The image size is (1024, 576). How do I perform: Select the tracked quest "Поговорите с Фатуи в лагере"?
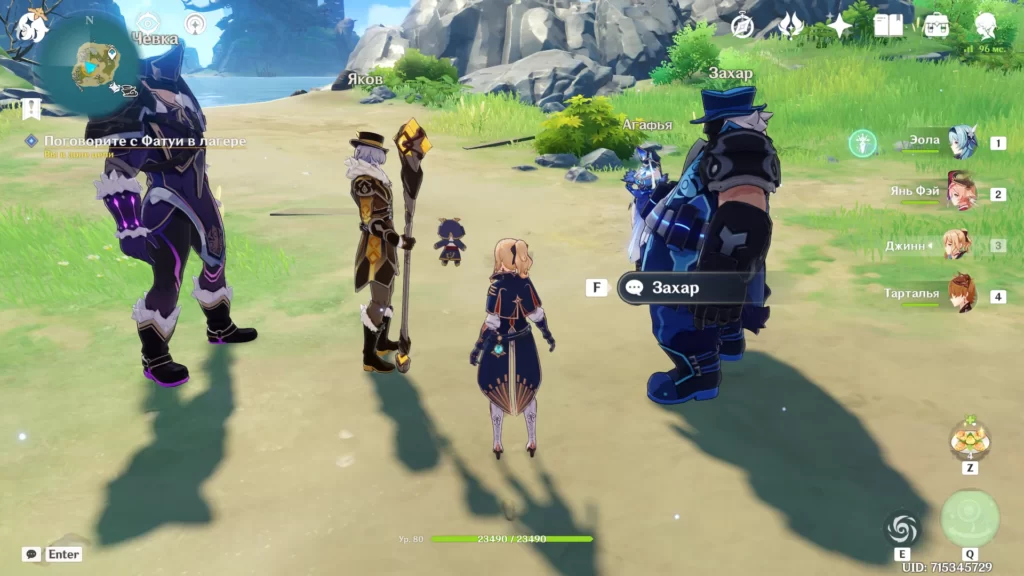(144, 142)
